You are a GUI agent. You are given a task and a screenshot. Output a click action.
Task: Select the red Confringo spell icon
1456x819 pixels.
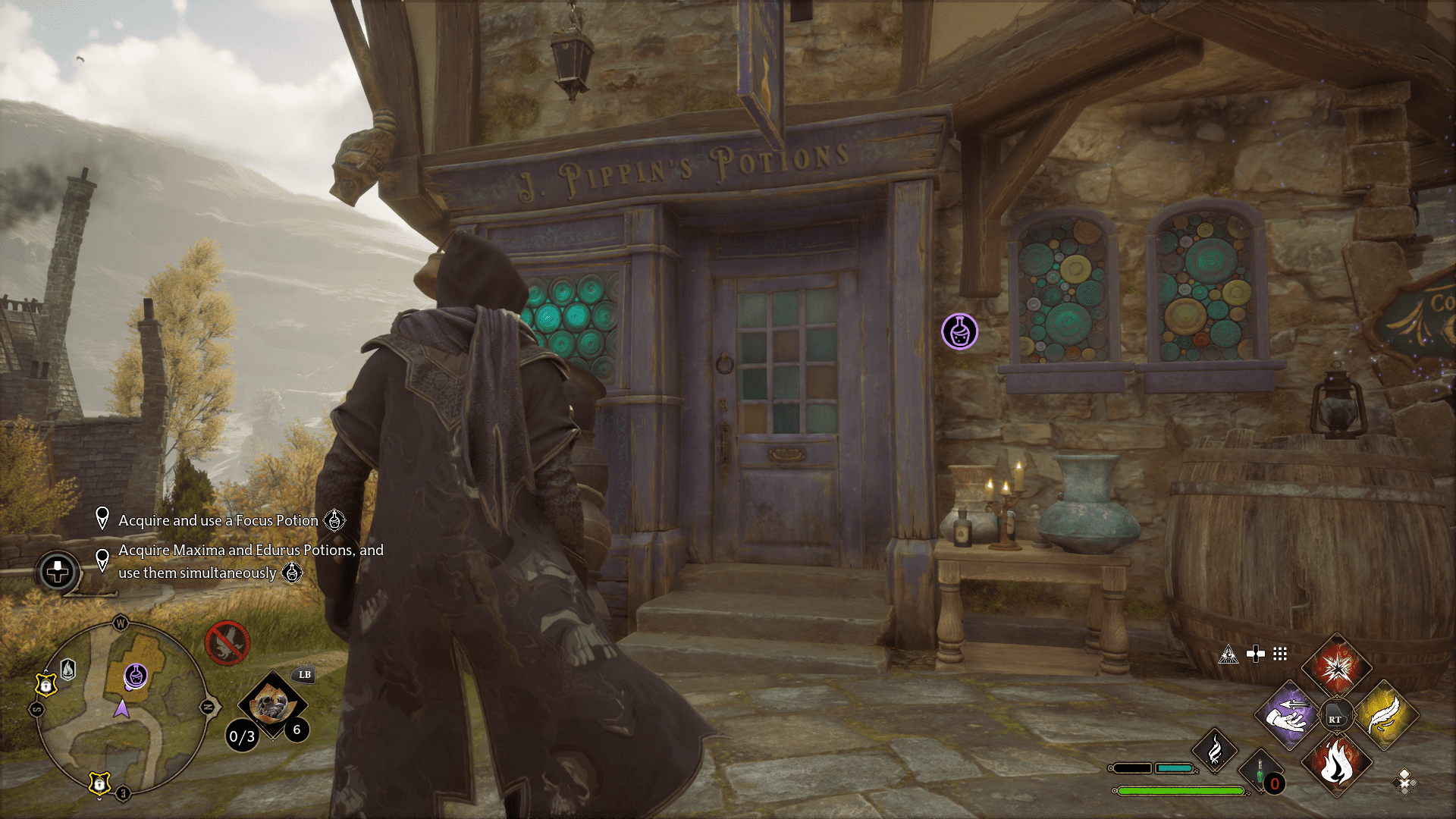(1337, 666)
